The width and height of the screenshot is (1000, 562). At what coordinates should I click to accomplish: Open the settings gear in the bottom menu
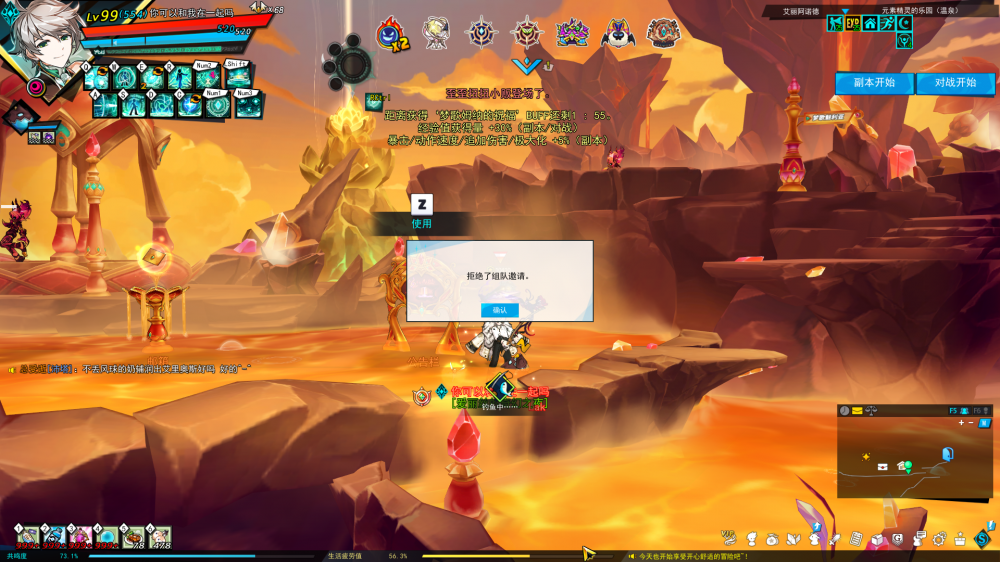point(939,540)
